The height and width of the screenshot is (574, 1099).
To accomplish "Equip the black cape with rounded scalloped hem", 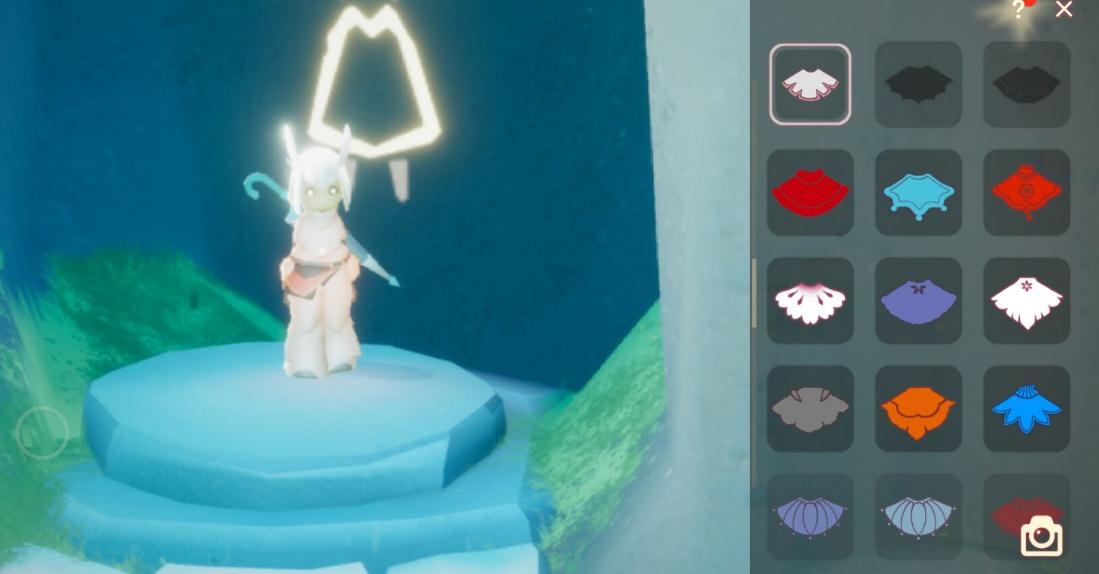I will (1026, 84).
